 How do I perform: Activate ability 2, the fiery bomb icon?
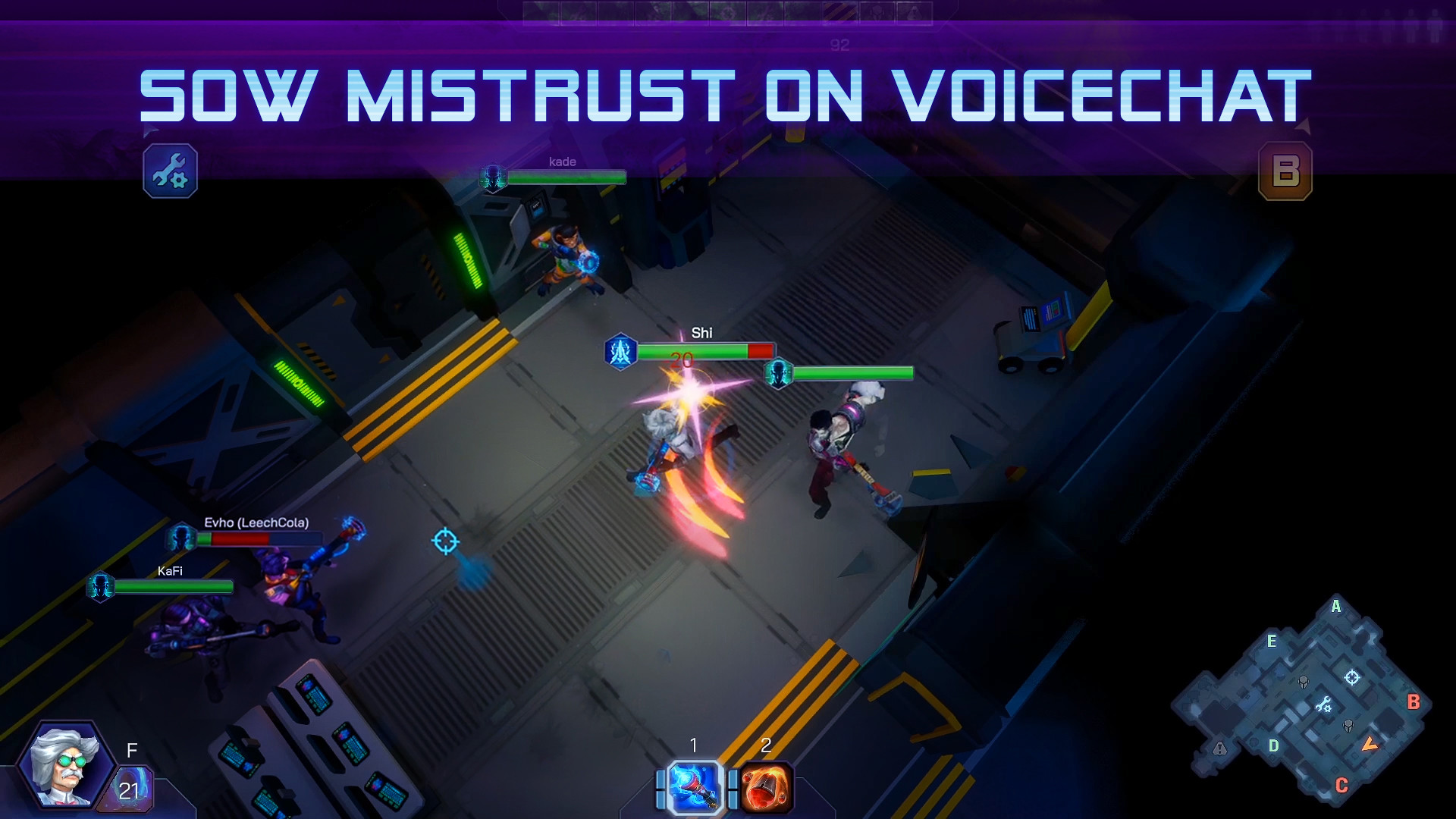(x=766, y=786)
